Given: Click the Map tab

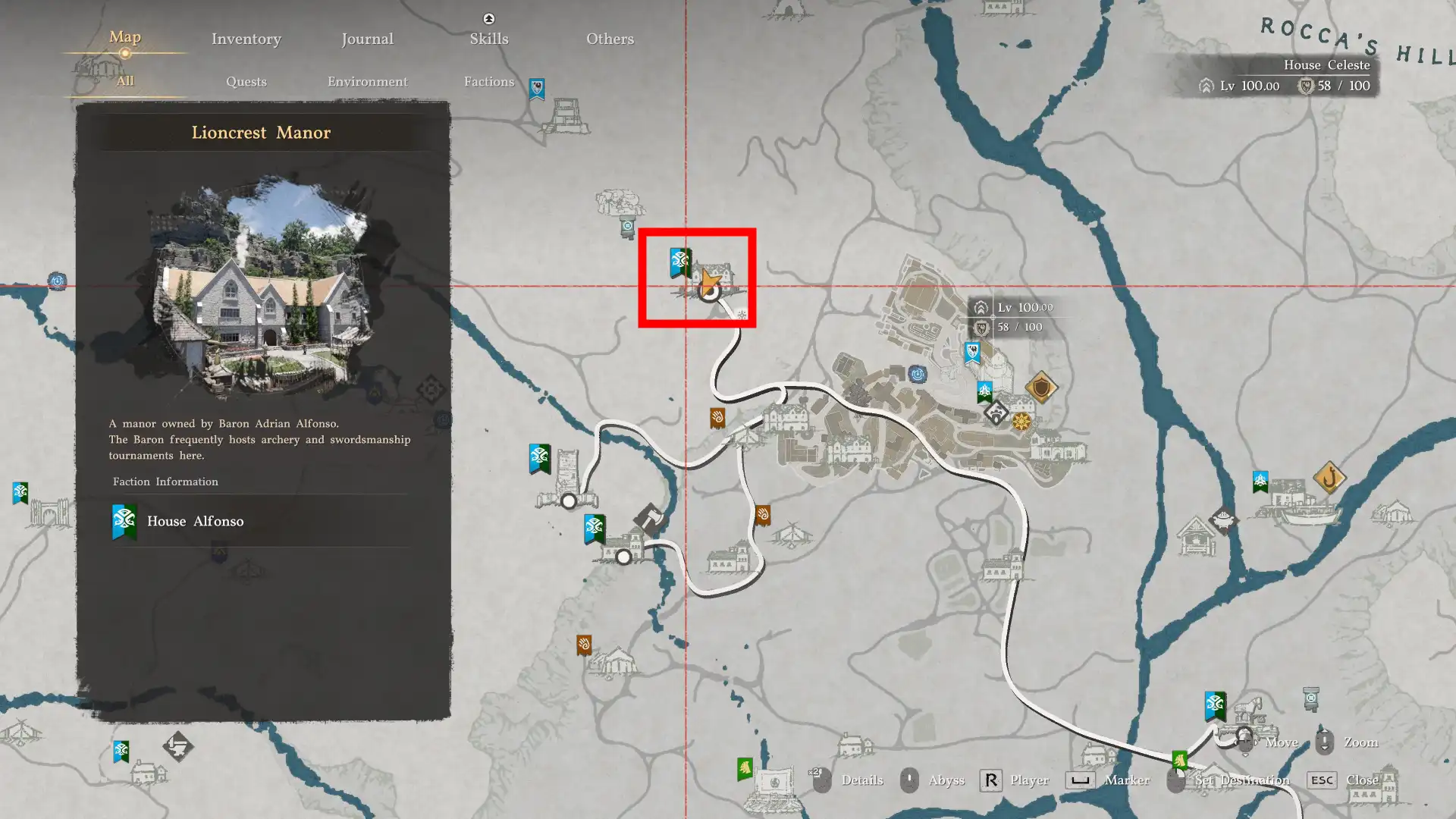Looking at the screenshot, I should (x=125, y=36).
